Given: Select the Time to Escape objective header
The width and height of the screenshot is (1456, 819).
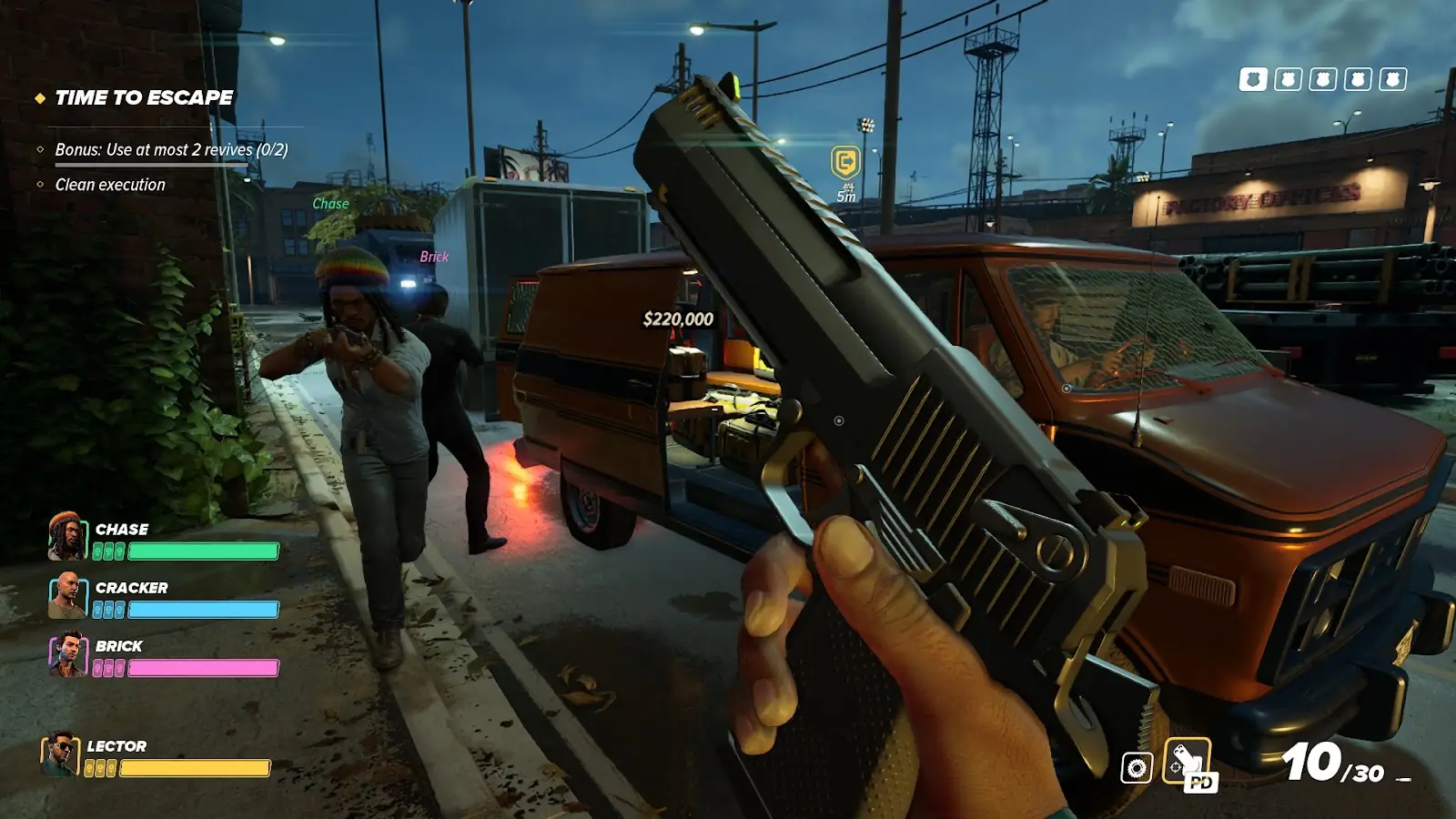Looking at the screenshot, I should coord(144,97).
